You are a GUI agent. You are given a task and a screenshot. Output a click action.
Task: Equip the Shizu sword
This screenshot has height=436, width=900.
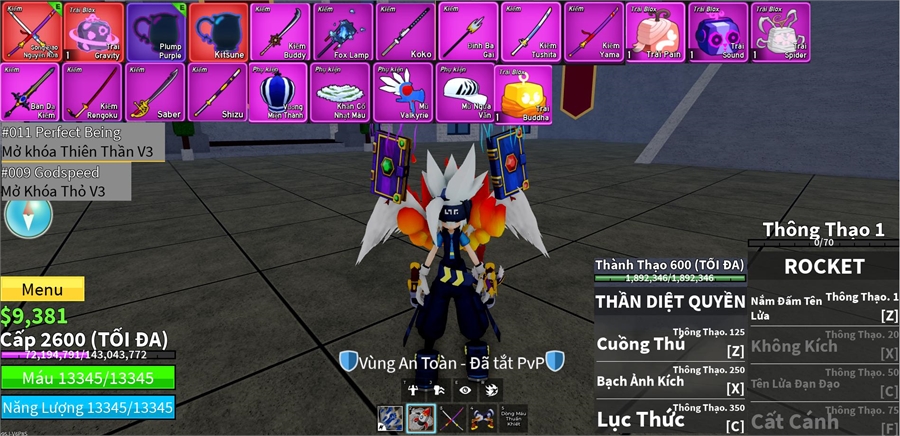pos(218,92)
